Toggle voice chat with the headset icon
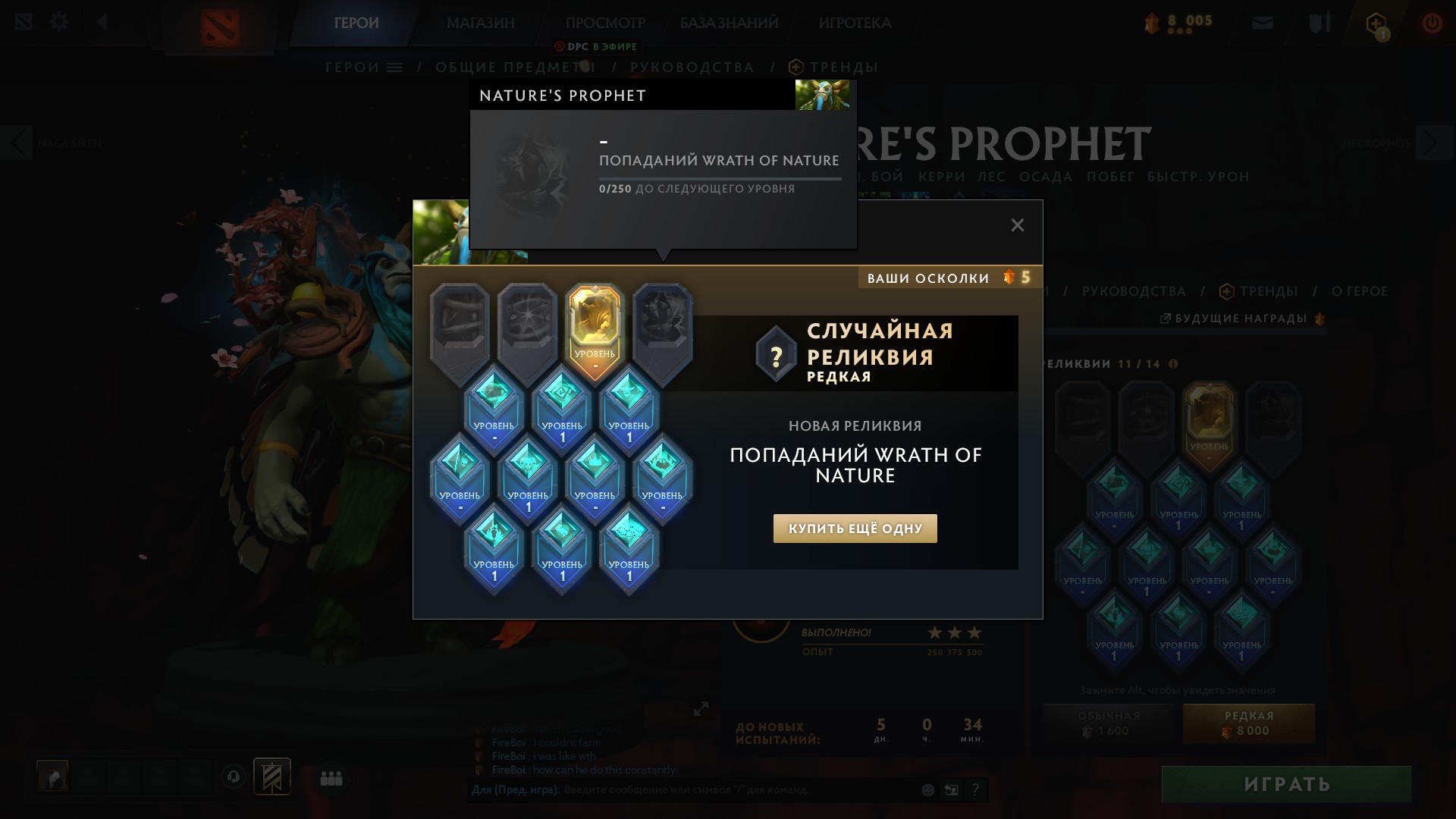Image resolution: width=1456 pixels, height=819 pixels. pos(234,777)
